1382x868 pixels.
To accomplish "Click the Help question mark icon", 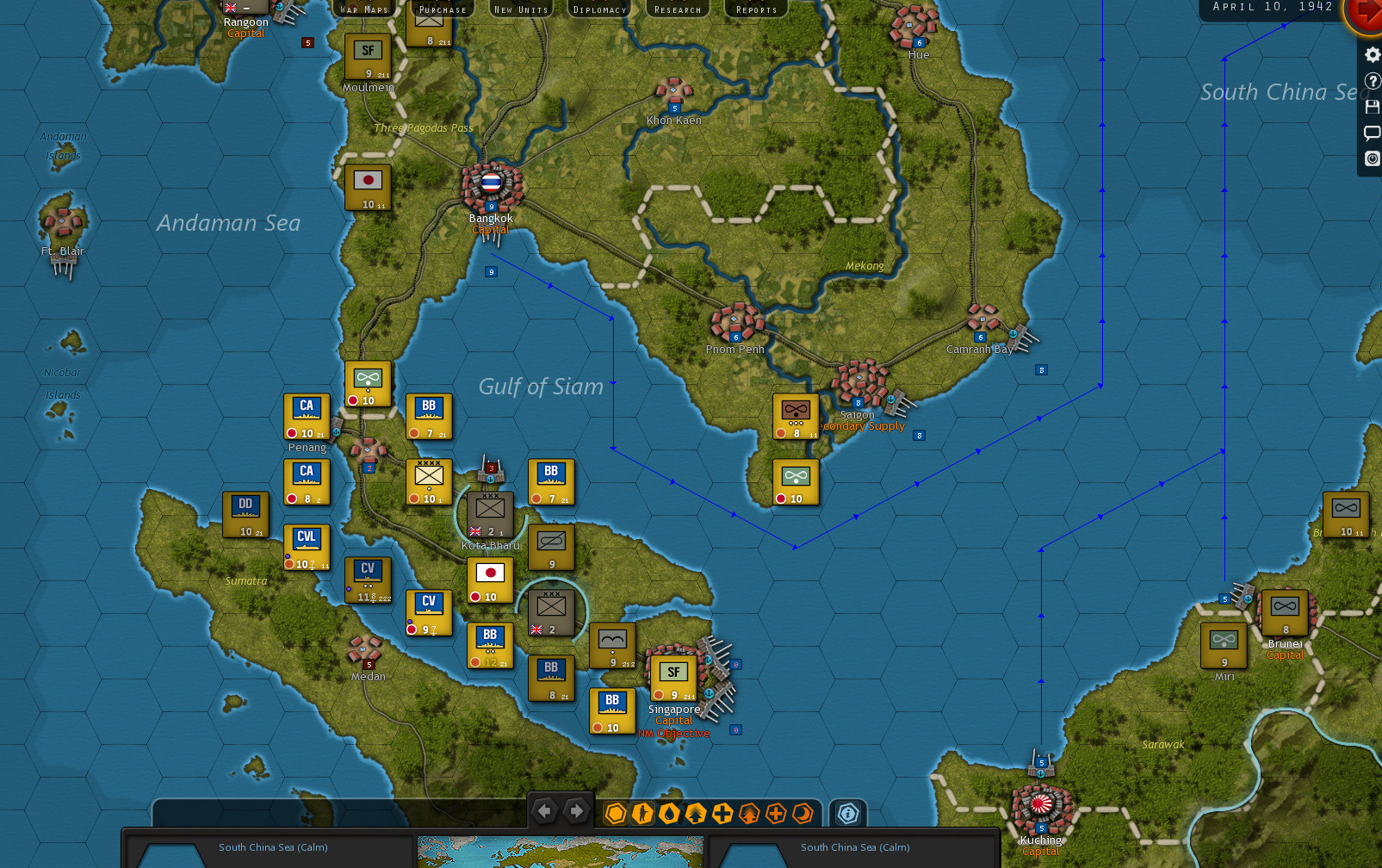I will pos(1372,81).
